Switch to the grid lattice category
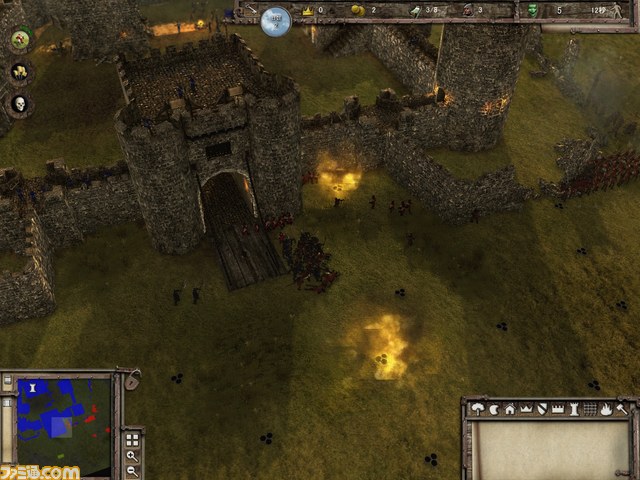The image size is (640, 480). 589,408
